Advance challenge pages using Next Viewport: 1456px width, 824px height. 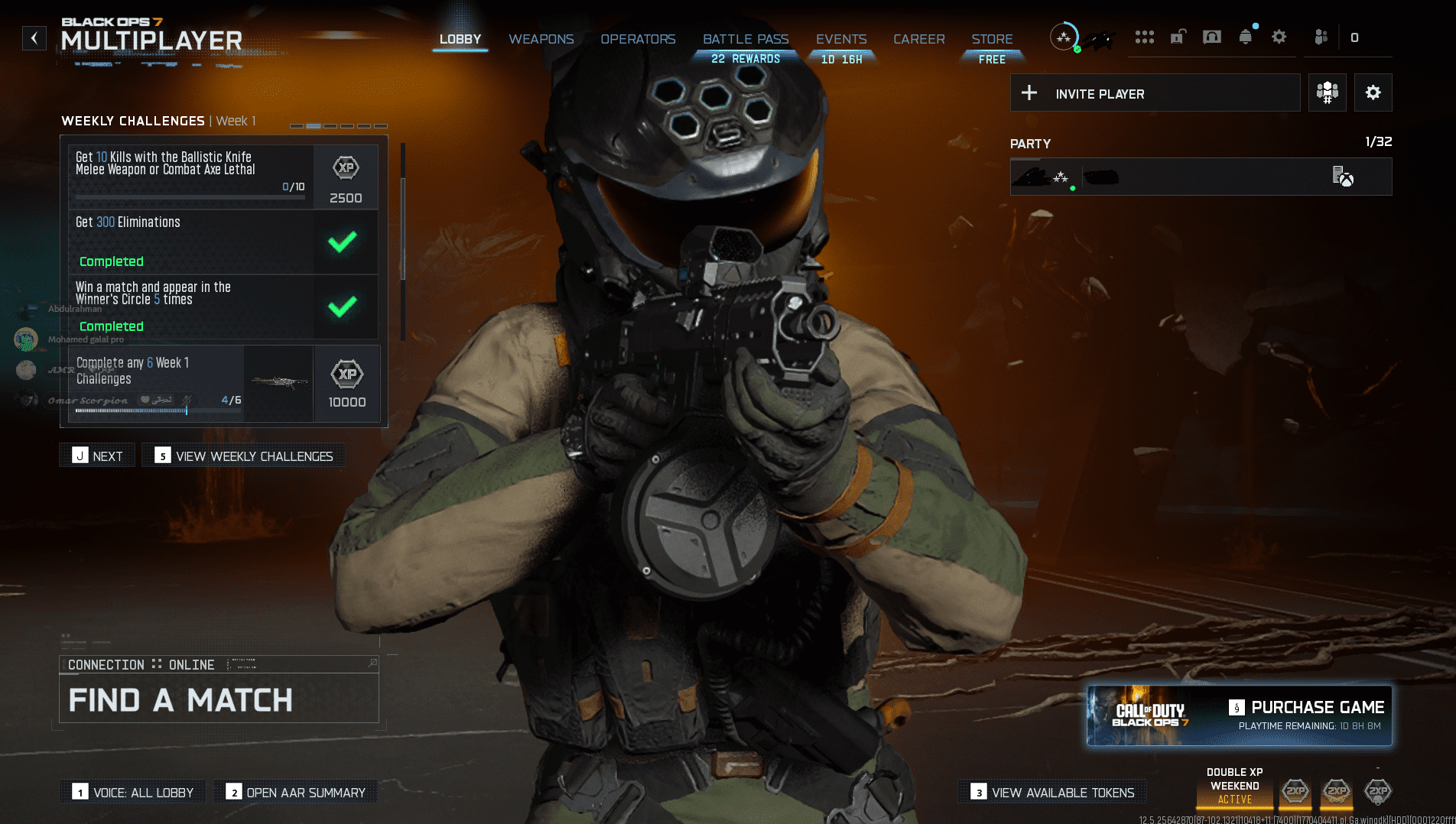97,455
